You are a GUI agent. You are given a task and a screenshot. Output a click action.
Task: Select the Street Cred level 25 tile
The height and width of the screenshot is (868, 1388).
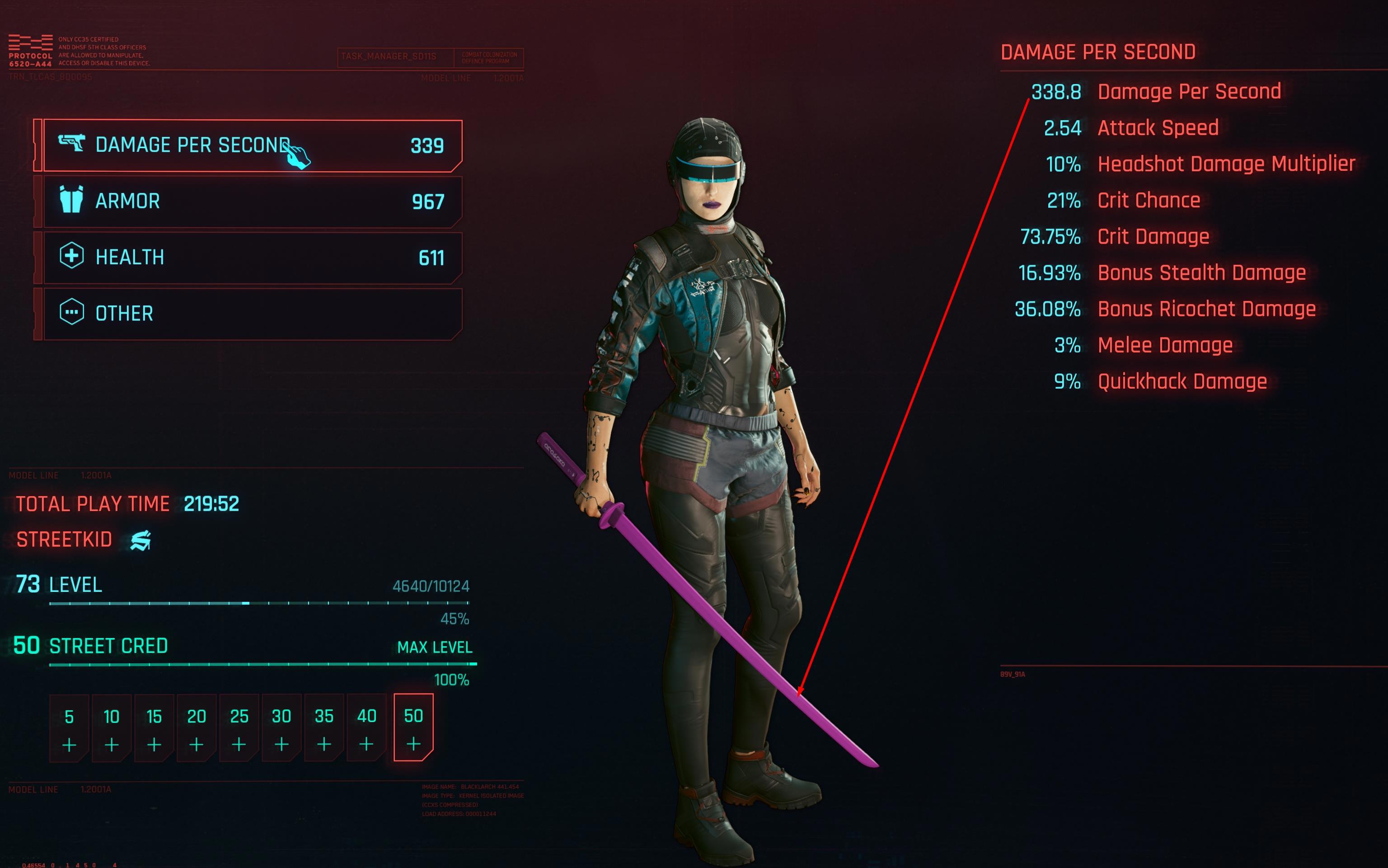(239, 728)
